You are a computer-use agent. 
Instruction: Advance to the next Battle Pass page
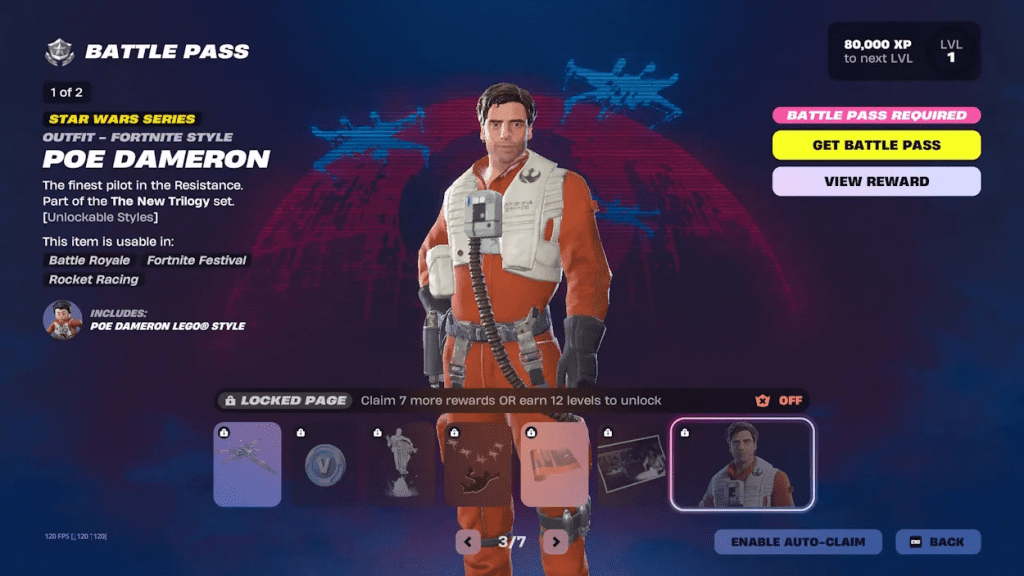click(x=555, y=542)
